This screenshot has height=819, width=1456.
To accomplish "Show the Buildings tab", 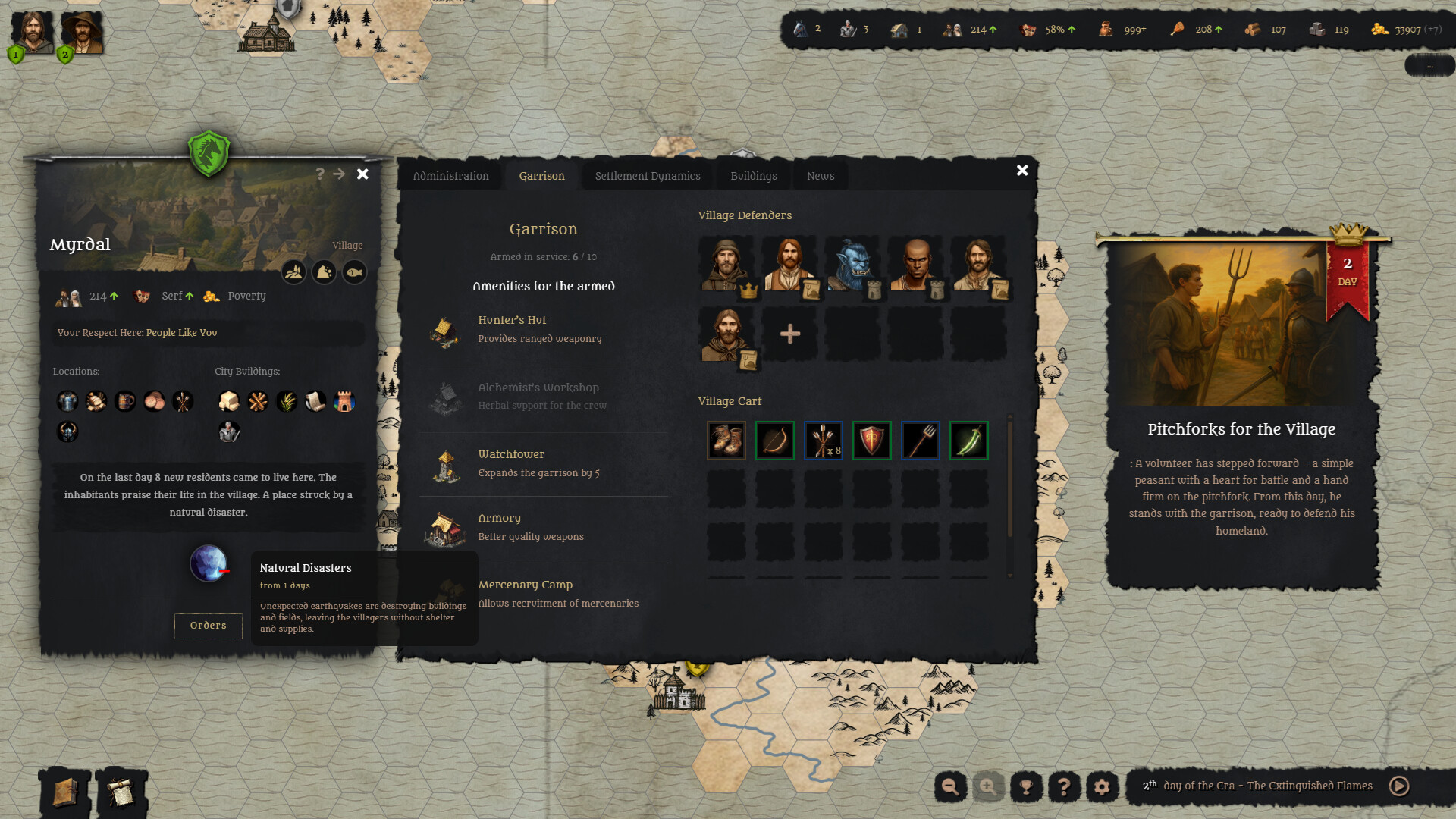I will [x=753, y=176].
